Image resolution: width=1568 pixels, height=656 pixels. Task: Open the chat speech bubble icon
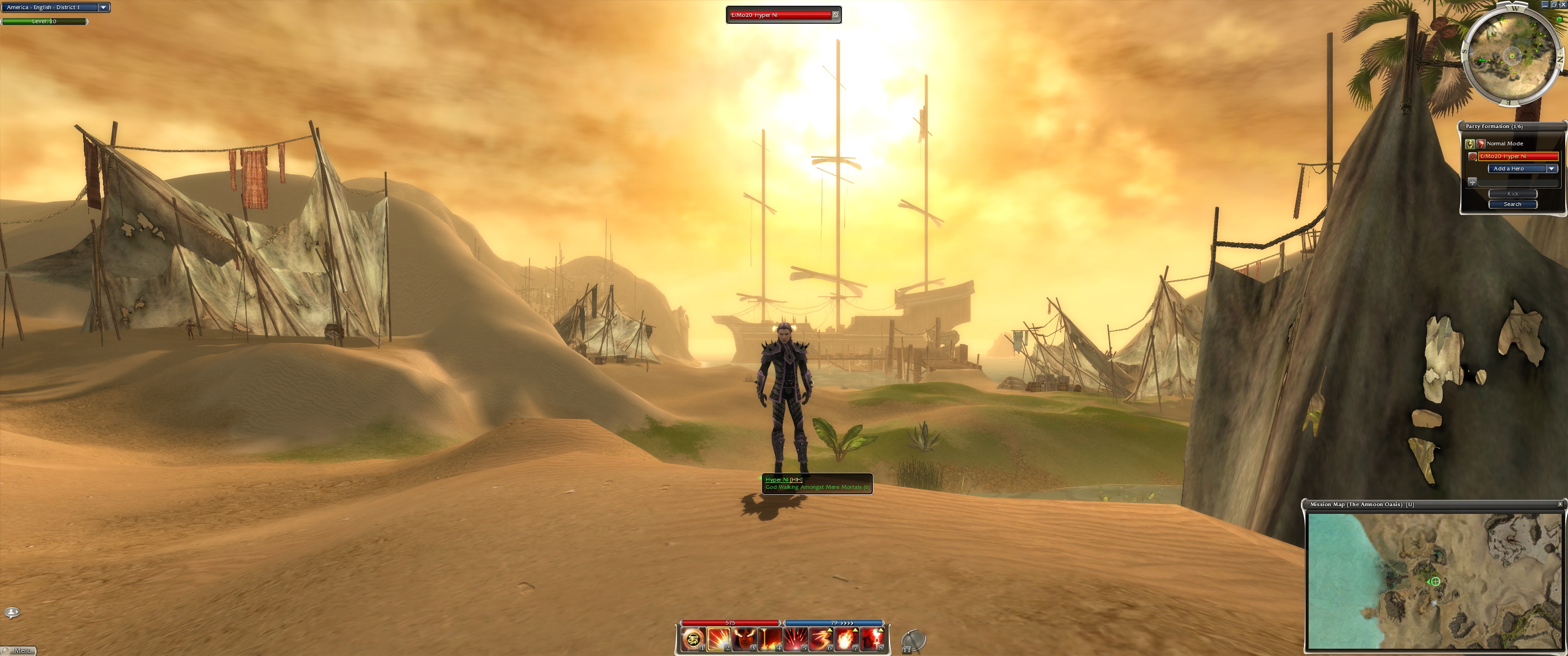click(x=11, y=612)
